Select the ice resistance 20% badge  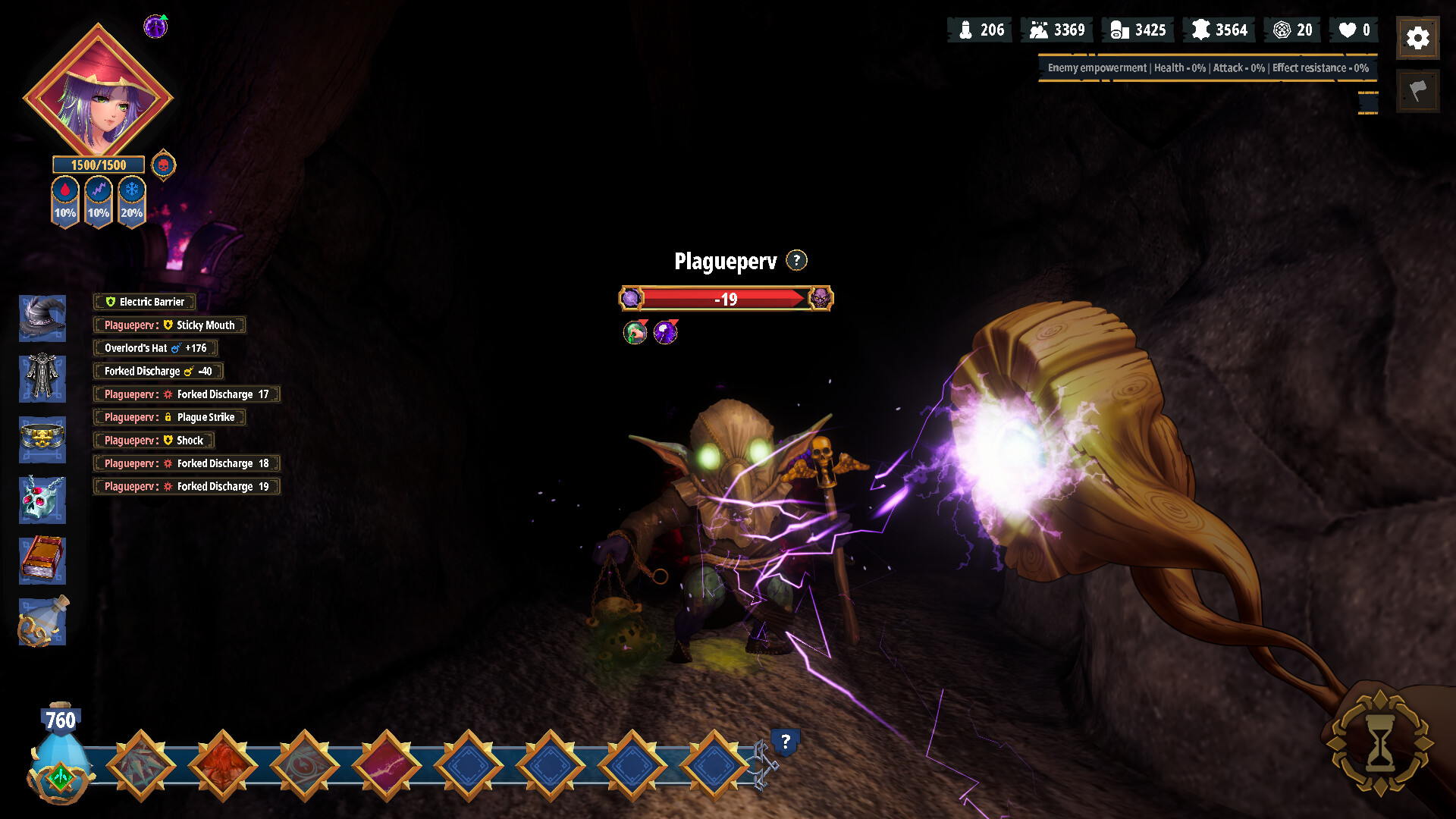tap(132, 201)
